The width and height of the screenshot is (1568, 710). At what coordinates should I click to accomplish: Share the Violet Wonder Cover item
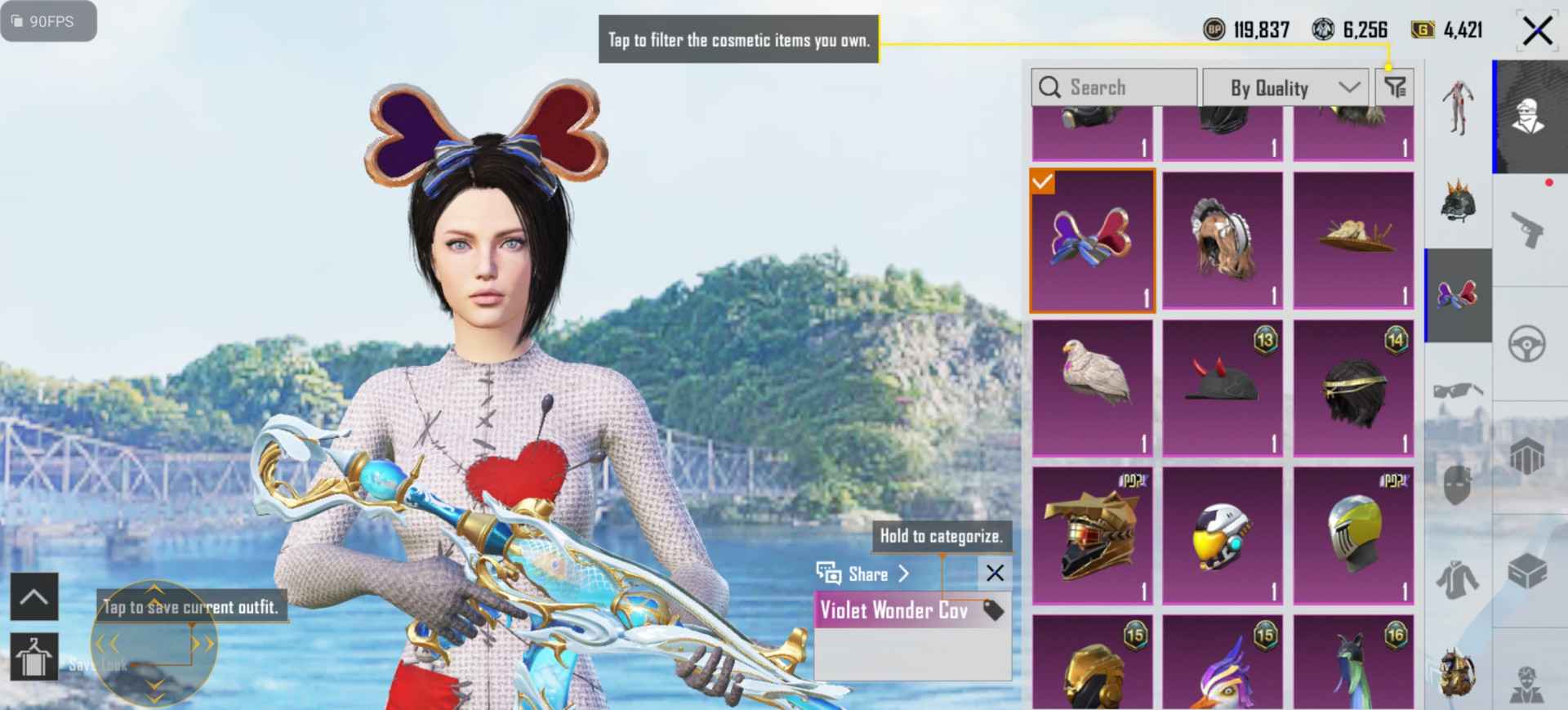(864, 574)
